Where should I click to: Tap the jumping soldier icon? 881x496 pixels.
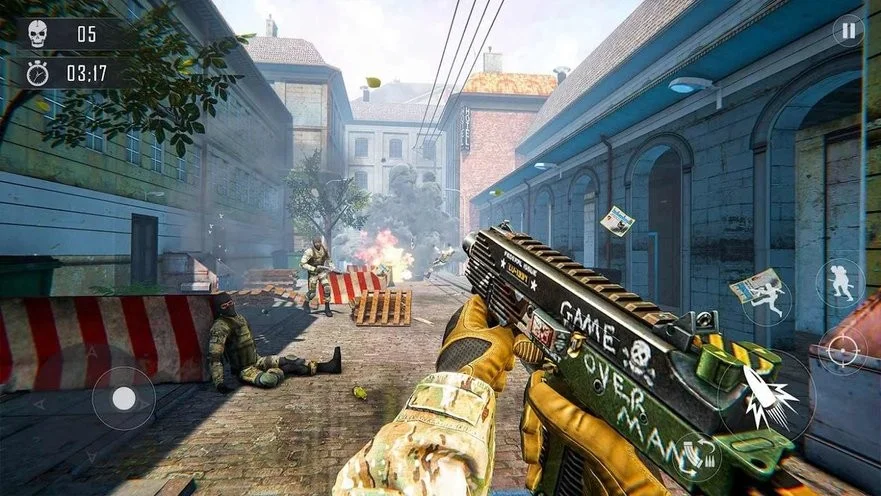point(768,301)
